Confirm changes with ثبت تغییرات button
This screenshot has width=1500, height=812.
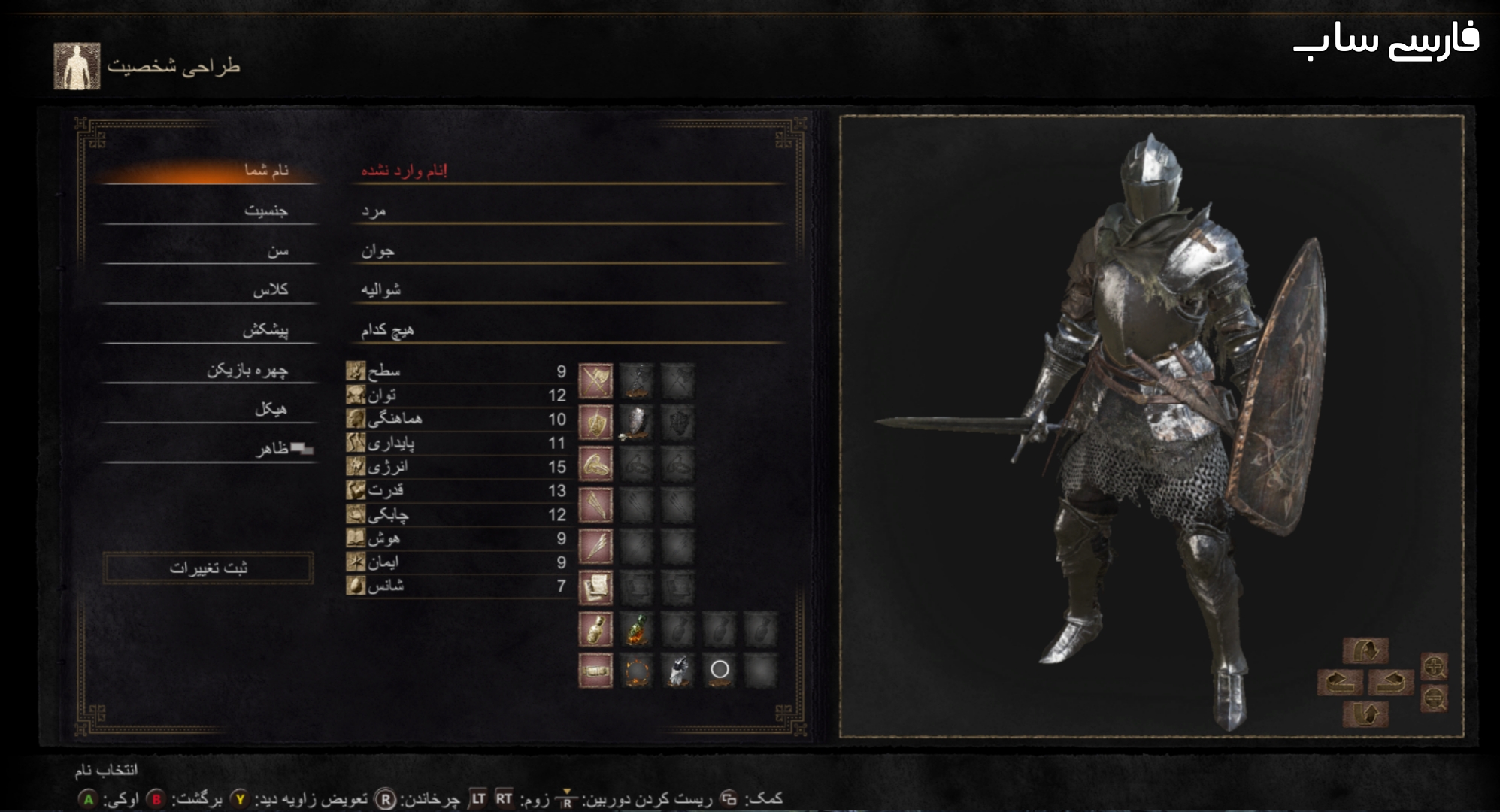[208, 568]
